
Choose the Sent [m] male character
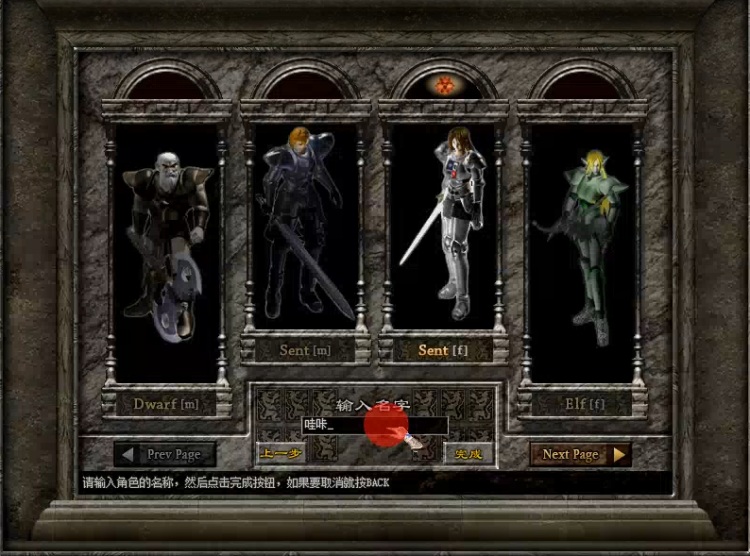pos(305,225)
